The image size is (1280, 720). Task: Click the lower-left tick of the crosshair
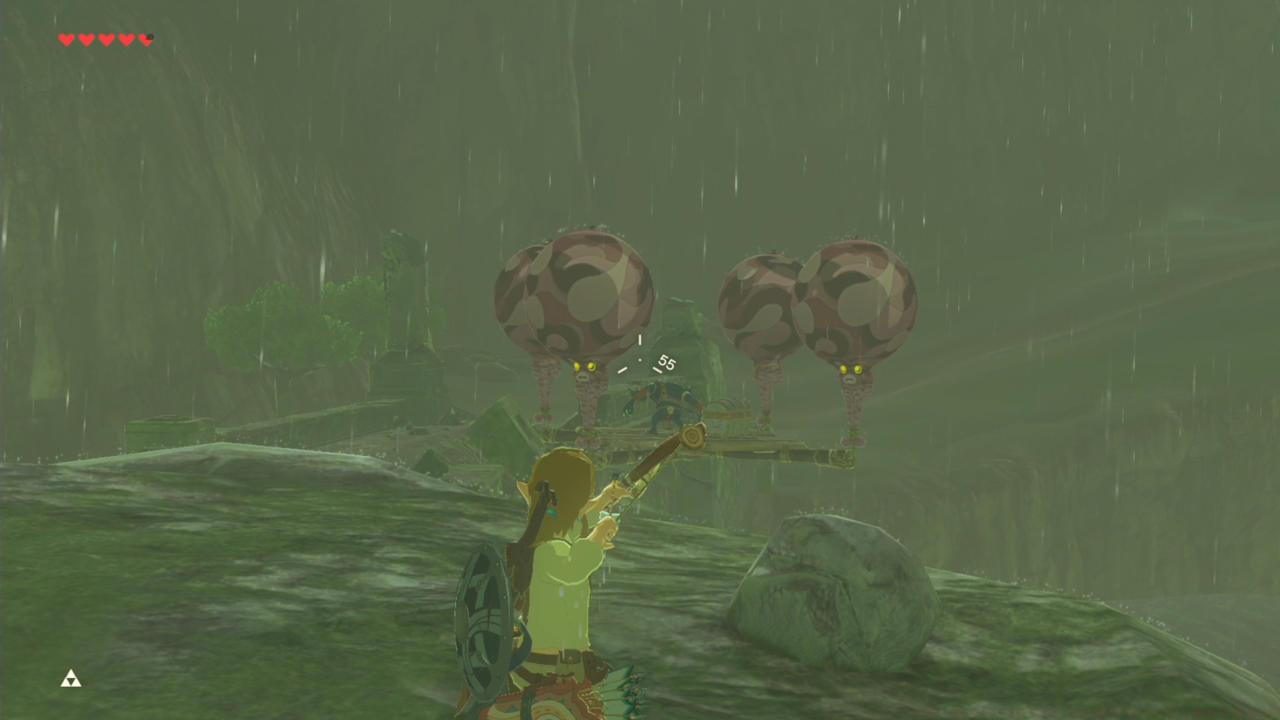pos(622,368)
